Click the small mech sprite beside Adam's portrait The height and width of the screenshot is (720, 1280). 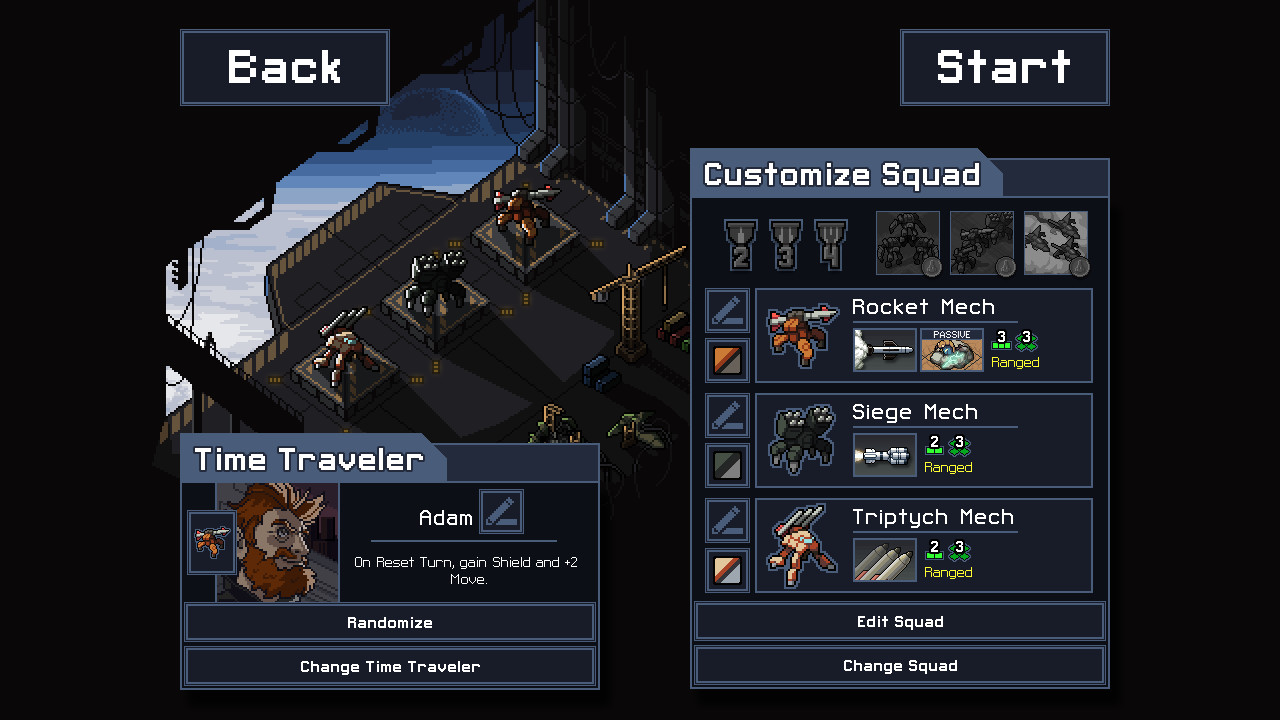pyautogui.click(x=211, y=543)
